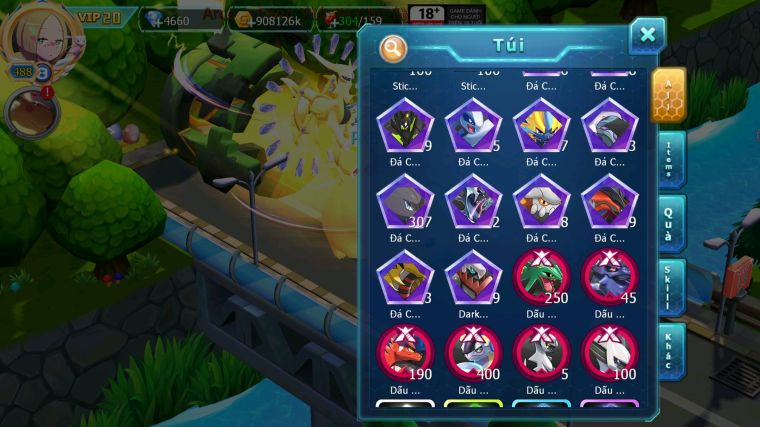The height and width of the screenshot is (427, 760).
Task: Open the player avatar profile
Action: click(36, 37)
